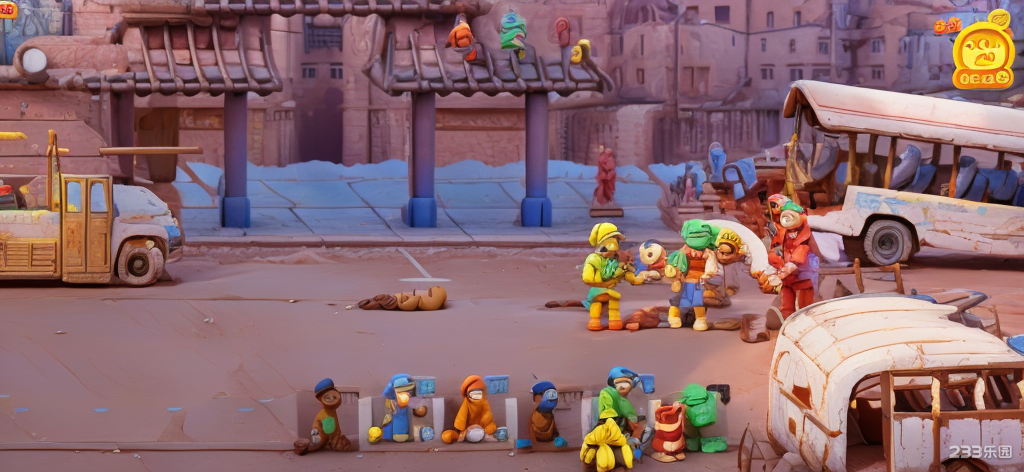Screen dimensions: 1024x472
Task: Click the large yellow badge icon
Action: click(x=983, y=54)
